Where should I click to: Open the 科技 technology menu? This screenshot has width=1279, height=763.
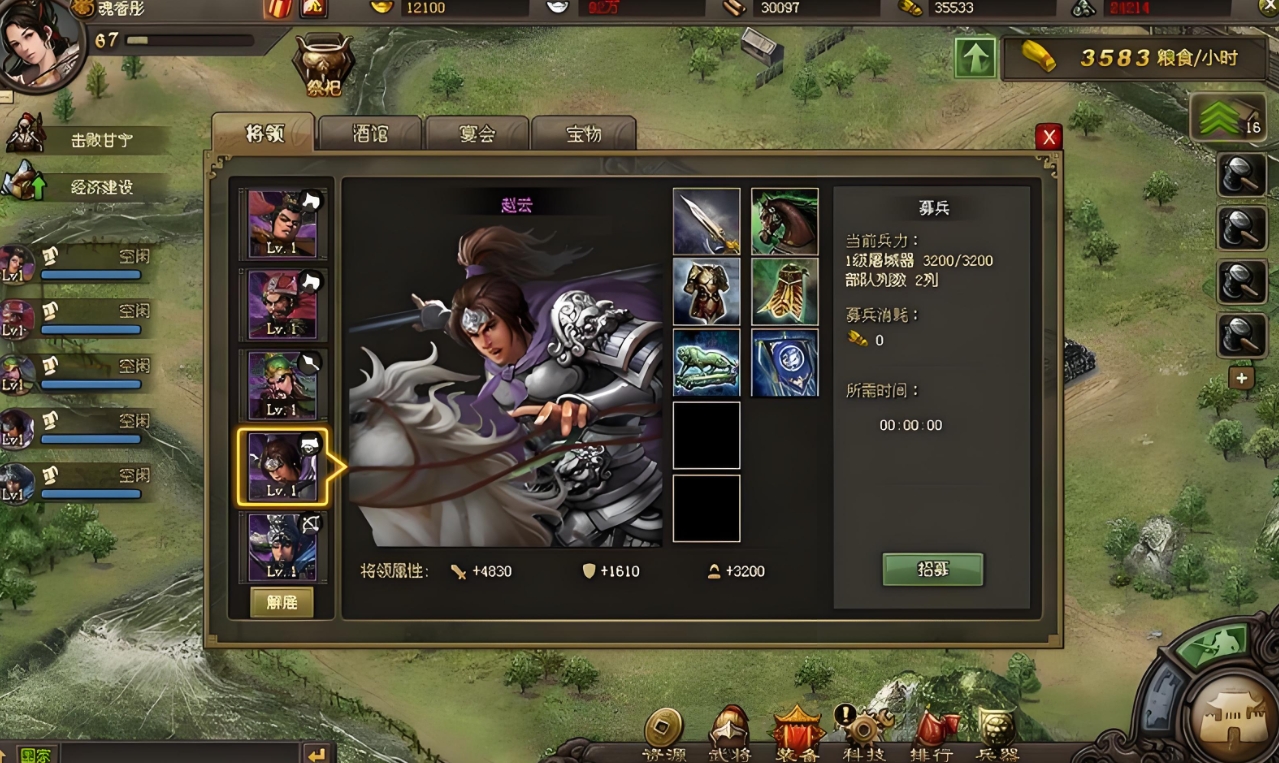click(863, 735)
